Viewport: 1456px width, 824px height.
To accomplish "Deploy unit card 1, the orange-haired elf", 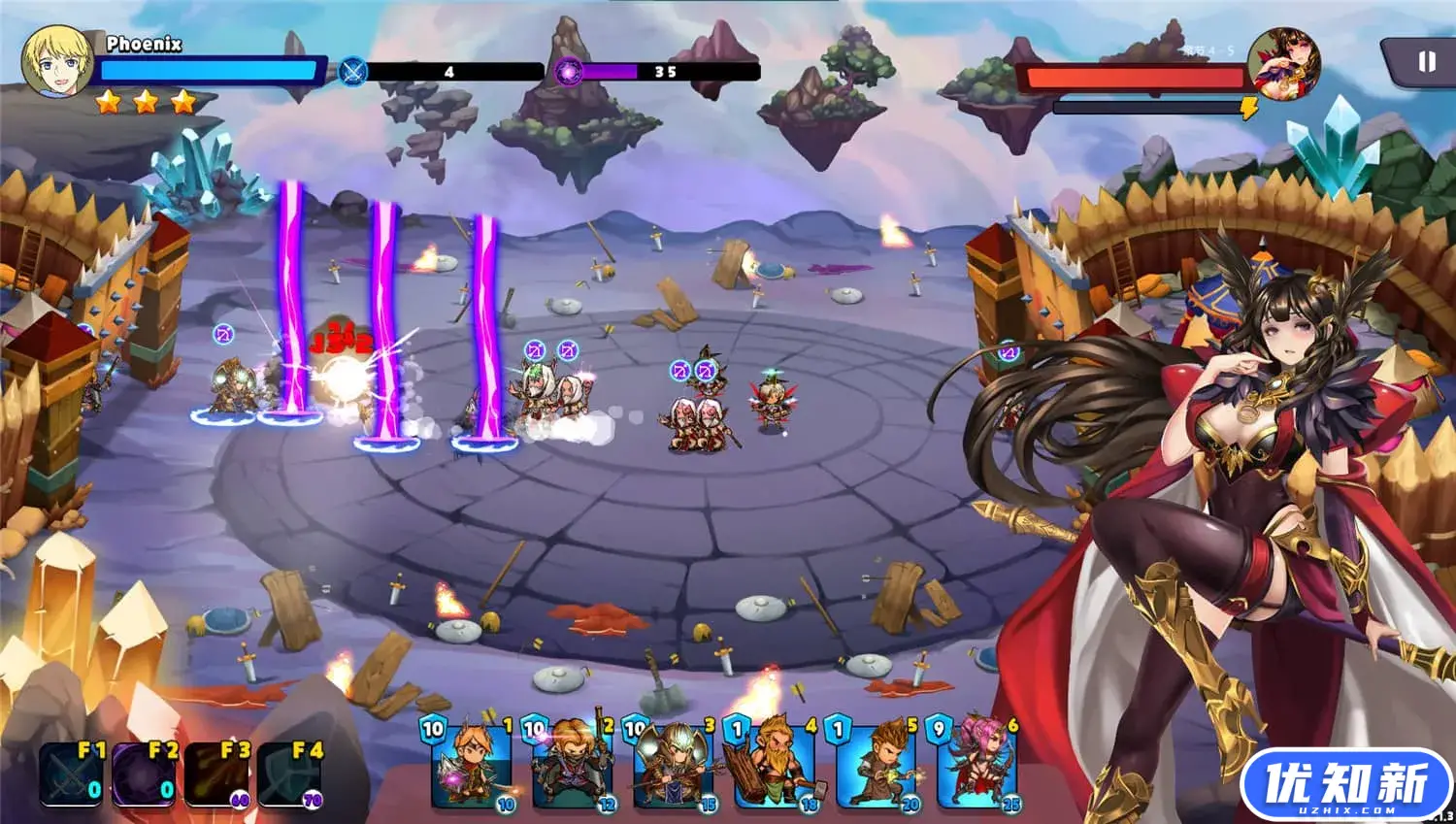I will pos(470,767).
